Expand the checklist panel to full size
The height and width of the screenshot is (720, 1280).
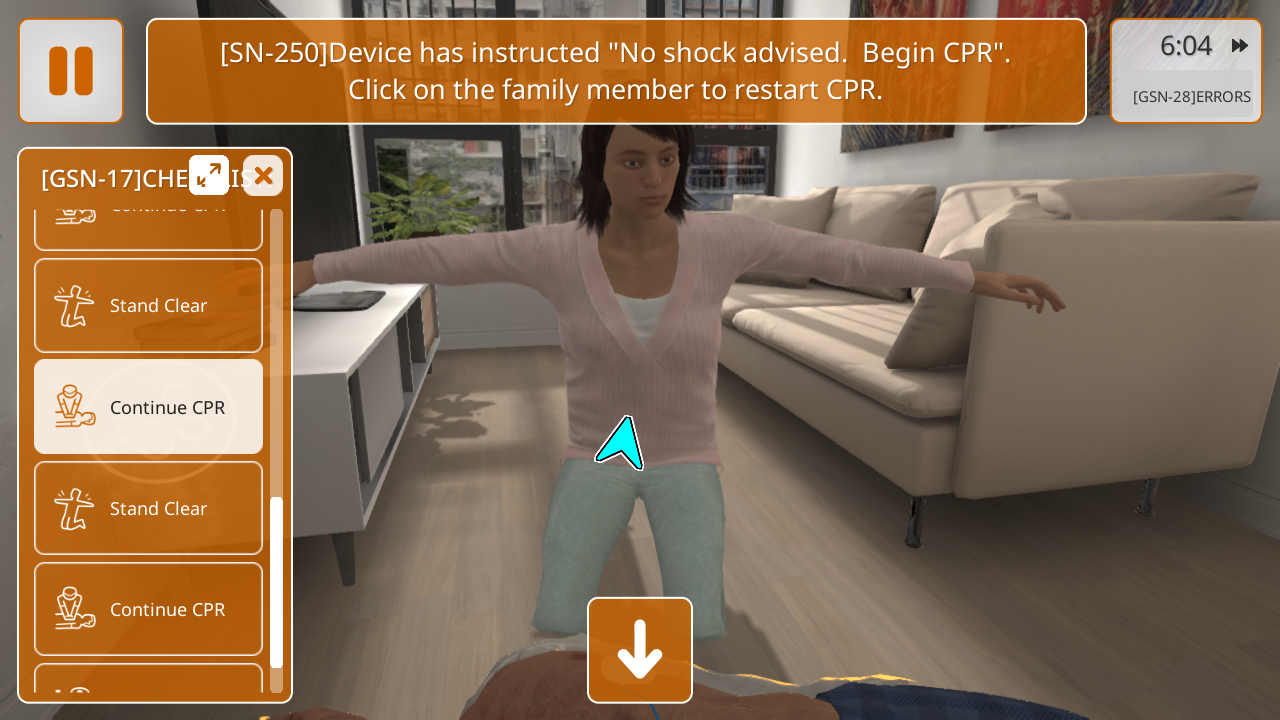click(x=209, y=175)
